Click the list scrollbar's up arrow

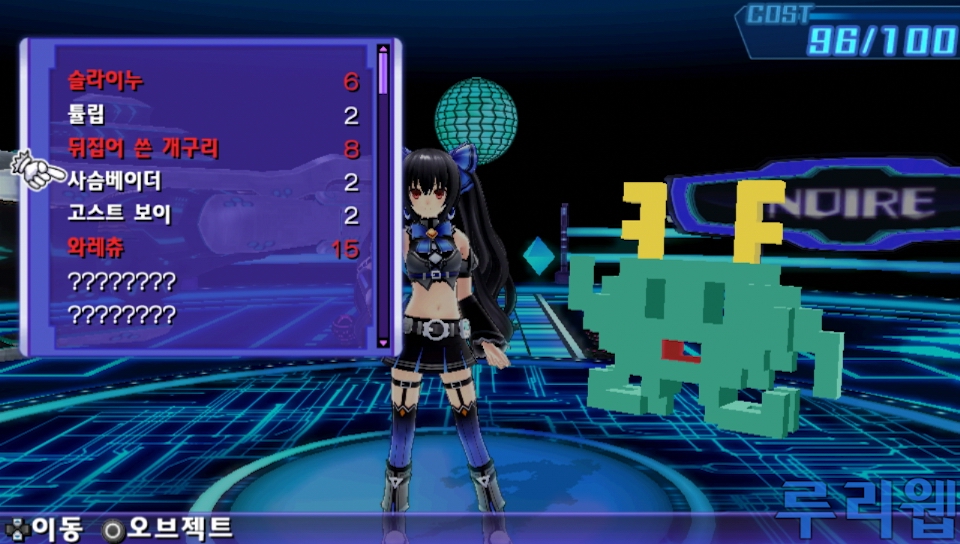383,47
